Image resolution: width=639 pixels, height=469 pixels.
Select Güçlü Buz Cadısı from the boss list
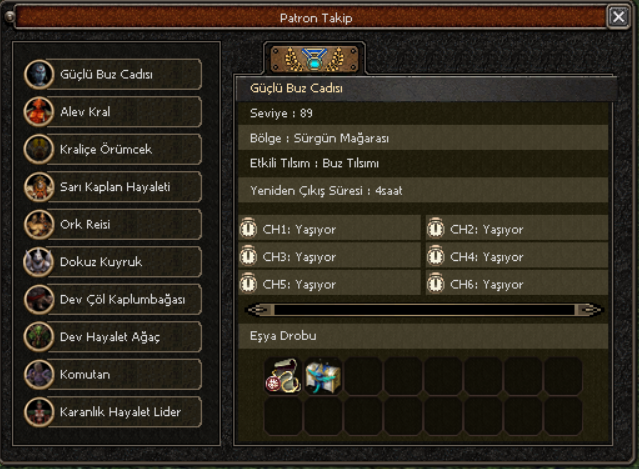point(113,74)
